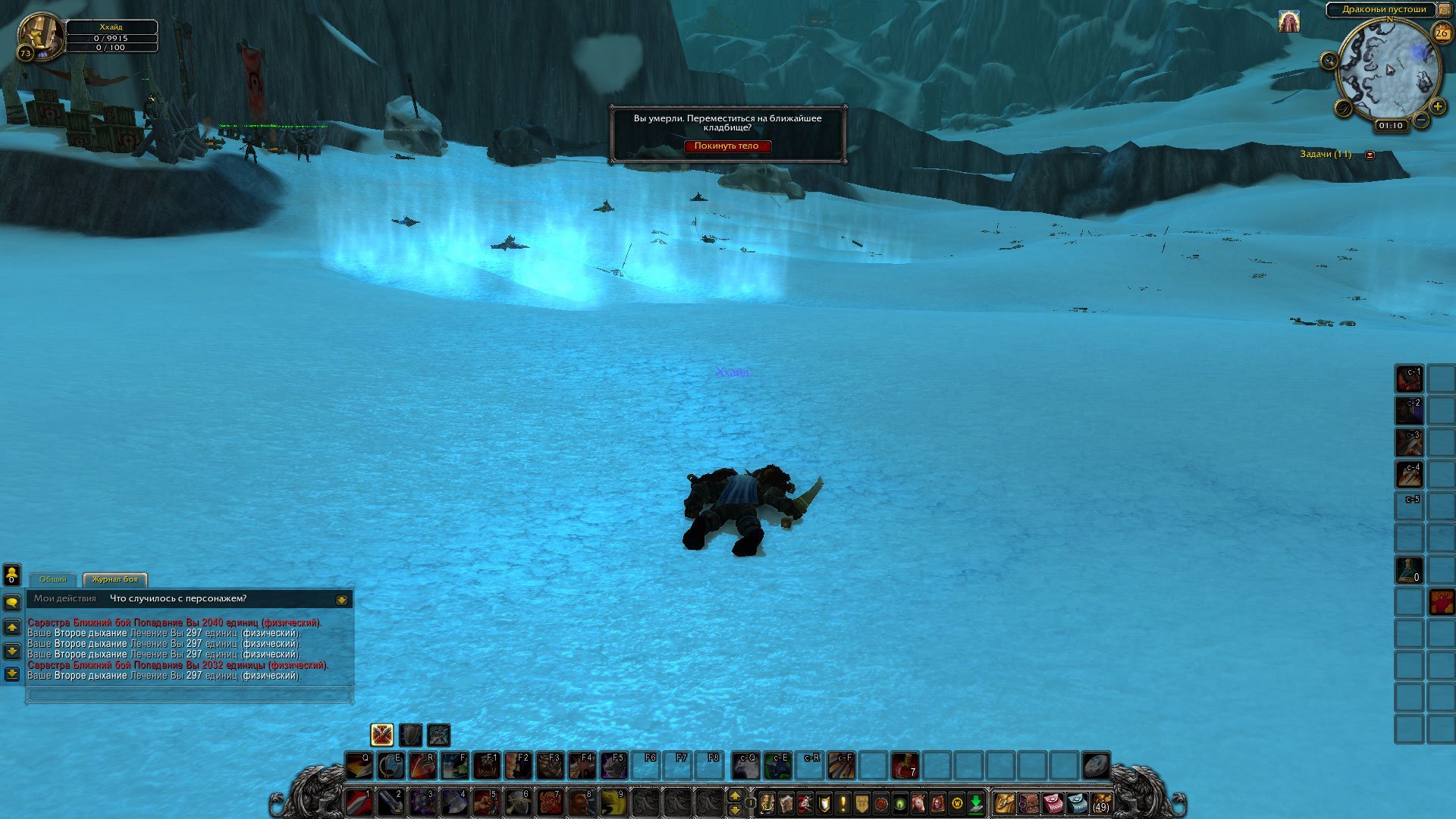The image size is (1456, 819).
Task: Click the red buff icon beside the minimap
Action: click(x=1288, y=22)
